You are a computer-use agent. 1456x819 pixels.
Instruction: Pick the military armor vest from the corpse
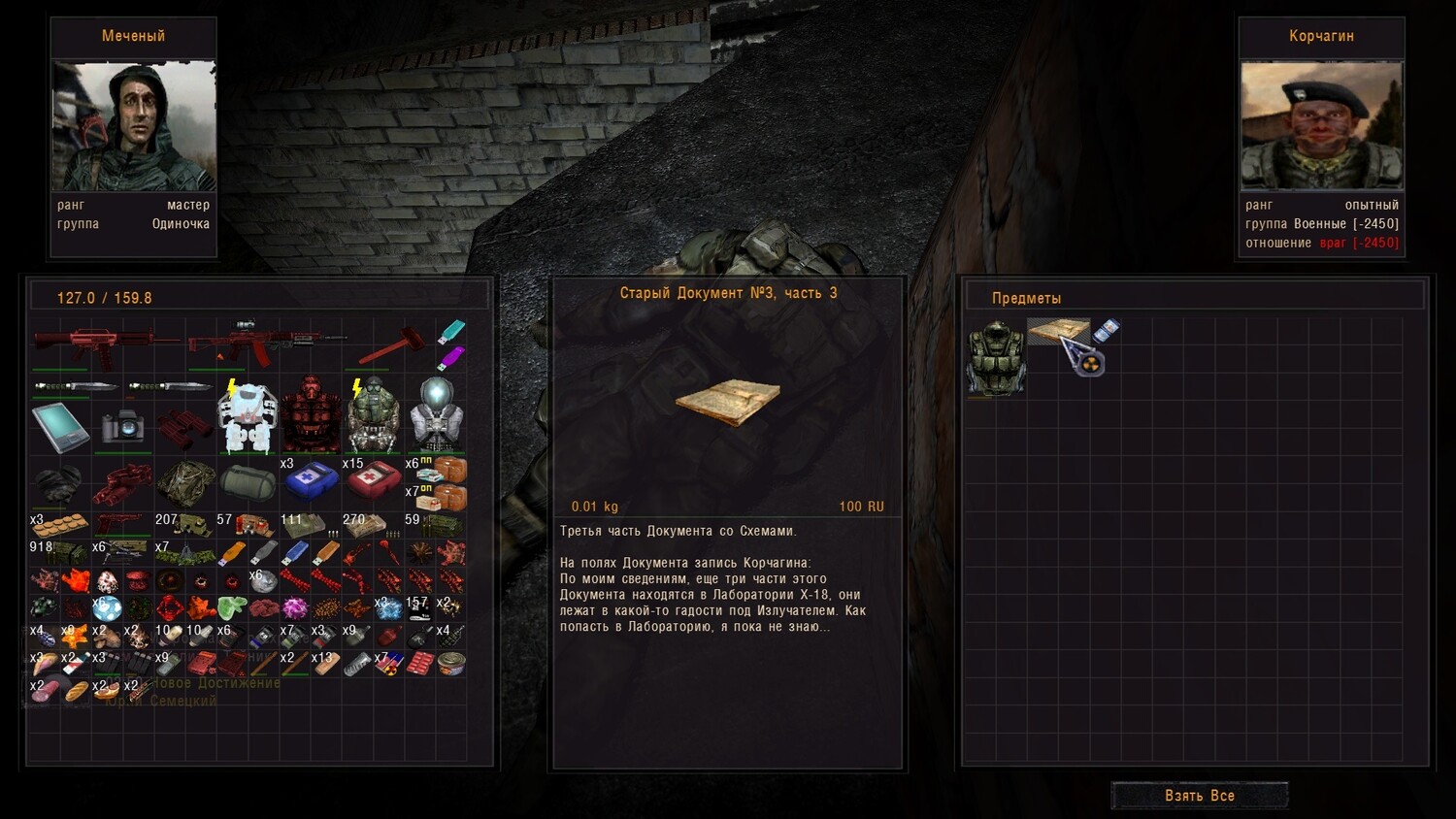996,359
